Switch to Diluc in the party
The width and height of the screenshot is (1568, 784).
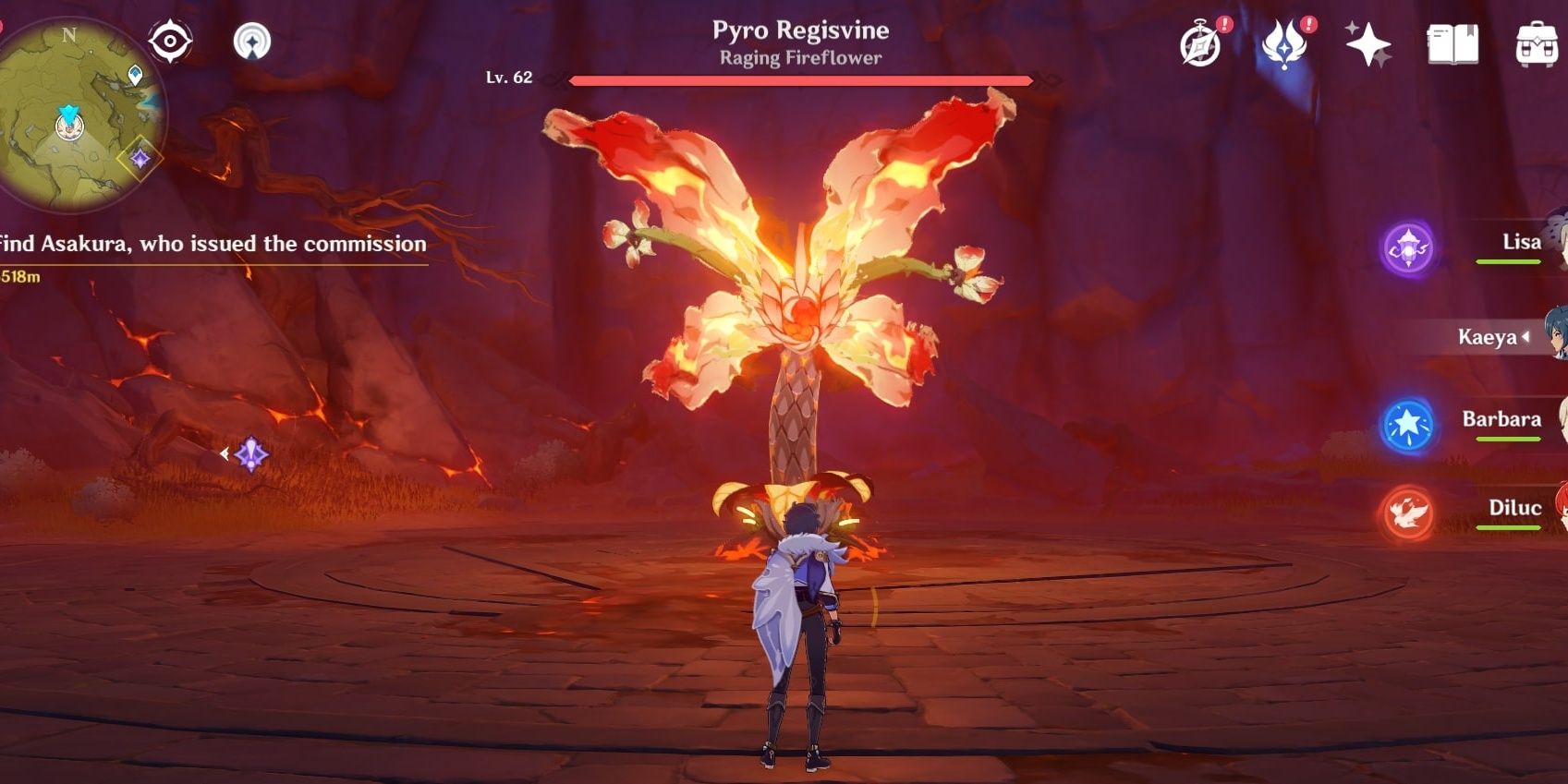point(1513,508)
